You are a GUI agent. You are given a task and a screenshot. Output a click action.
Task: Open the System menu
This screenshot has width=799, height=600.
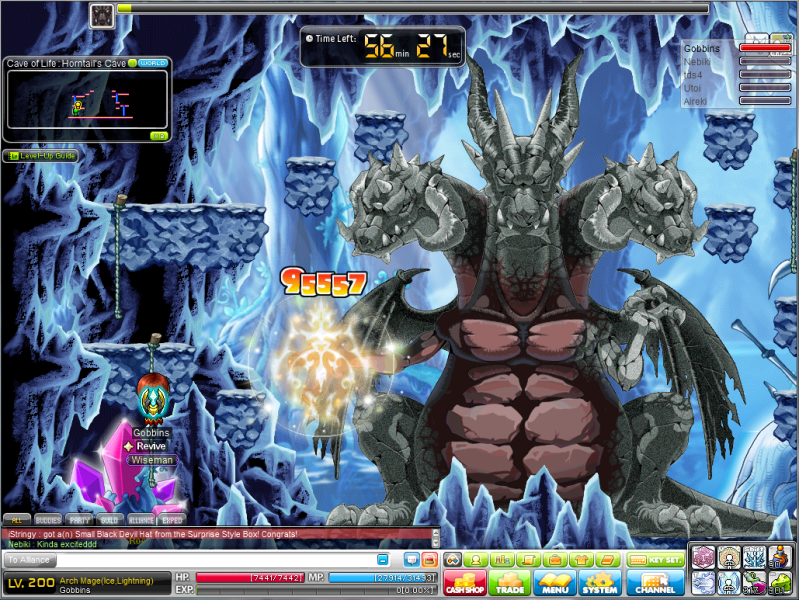[x=600, y=583]
